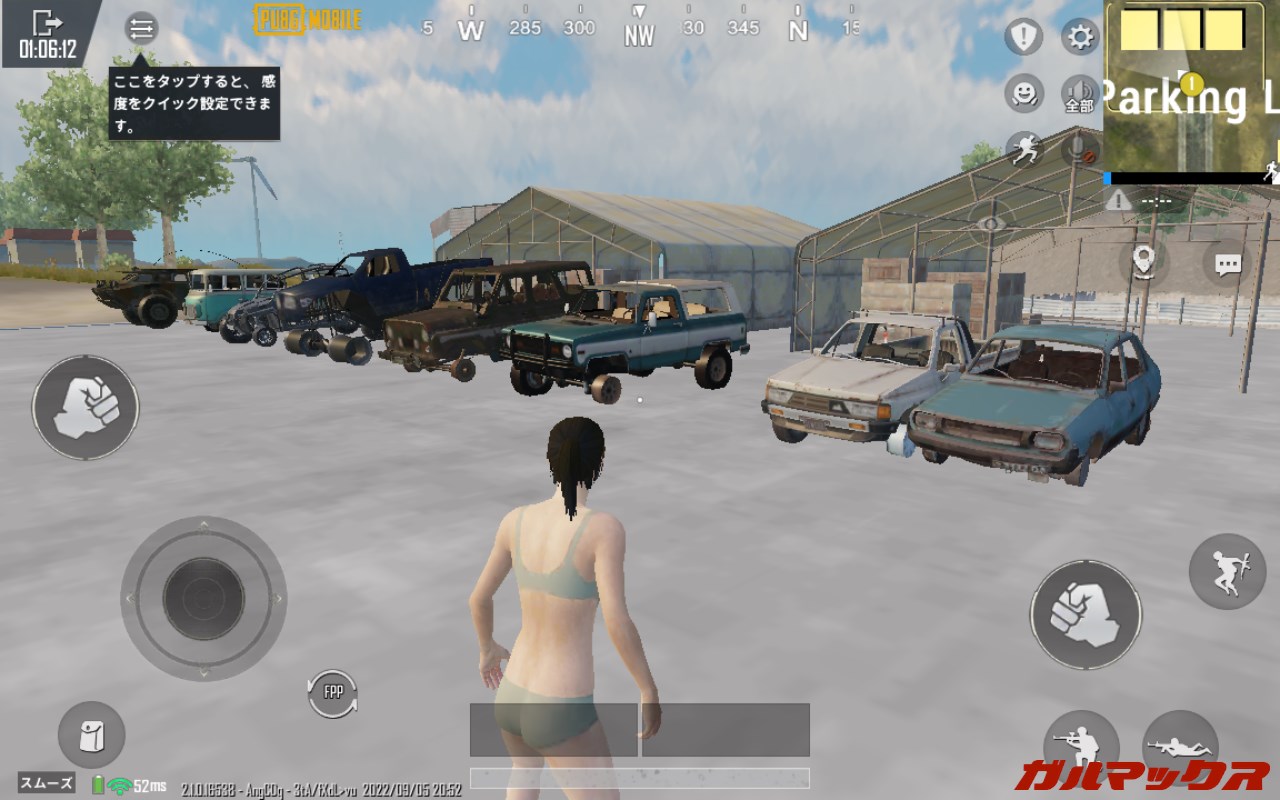The height and width of the screenshot is (800, 1280).
Task: Open the gear settings menu
Action: click(x=1080, y=38)
